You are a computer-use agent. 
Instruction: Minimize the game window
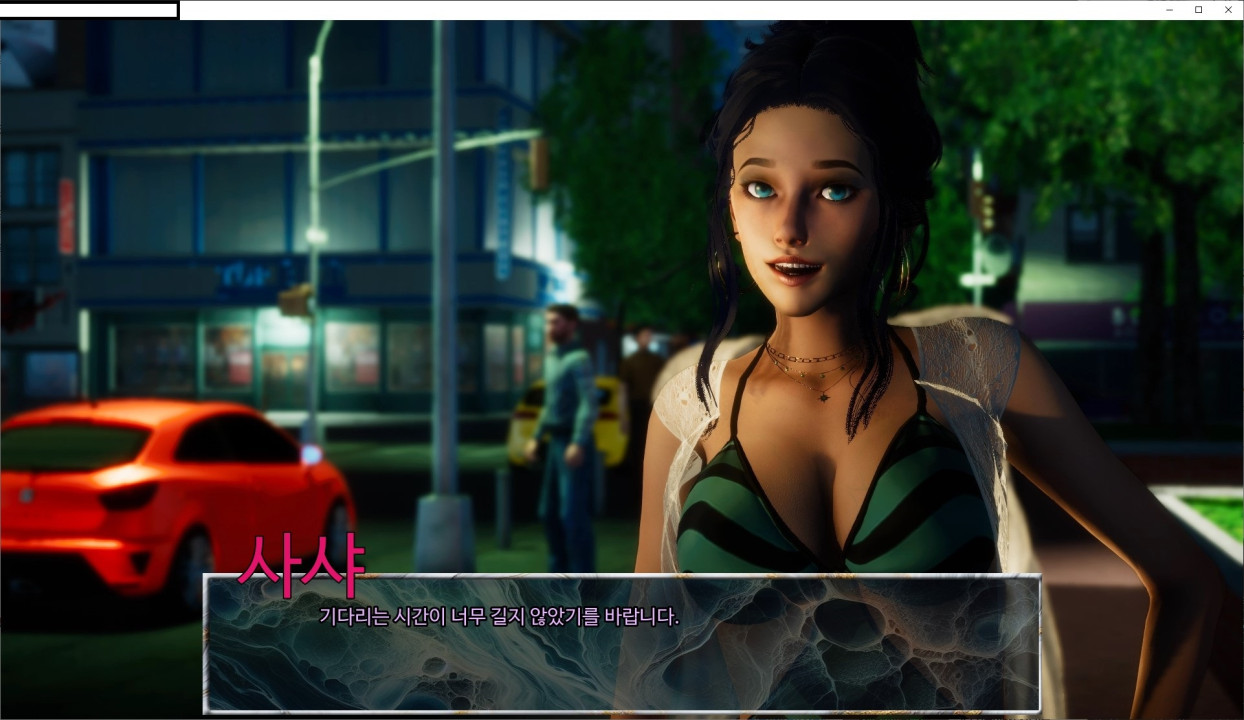pyautogui.click(x=1169, y=10)
